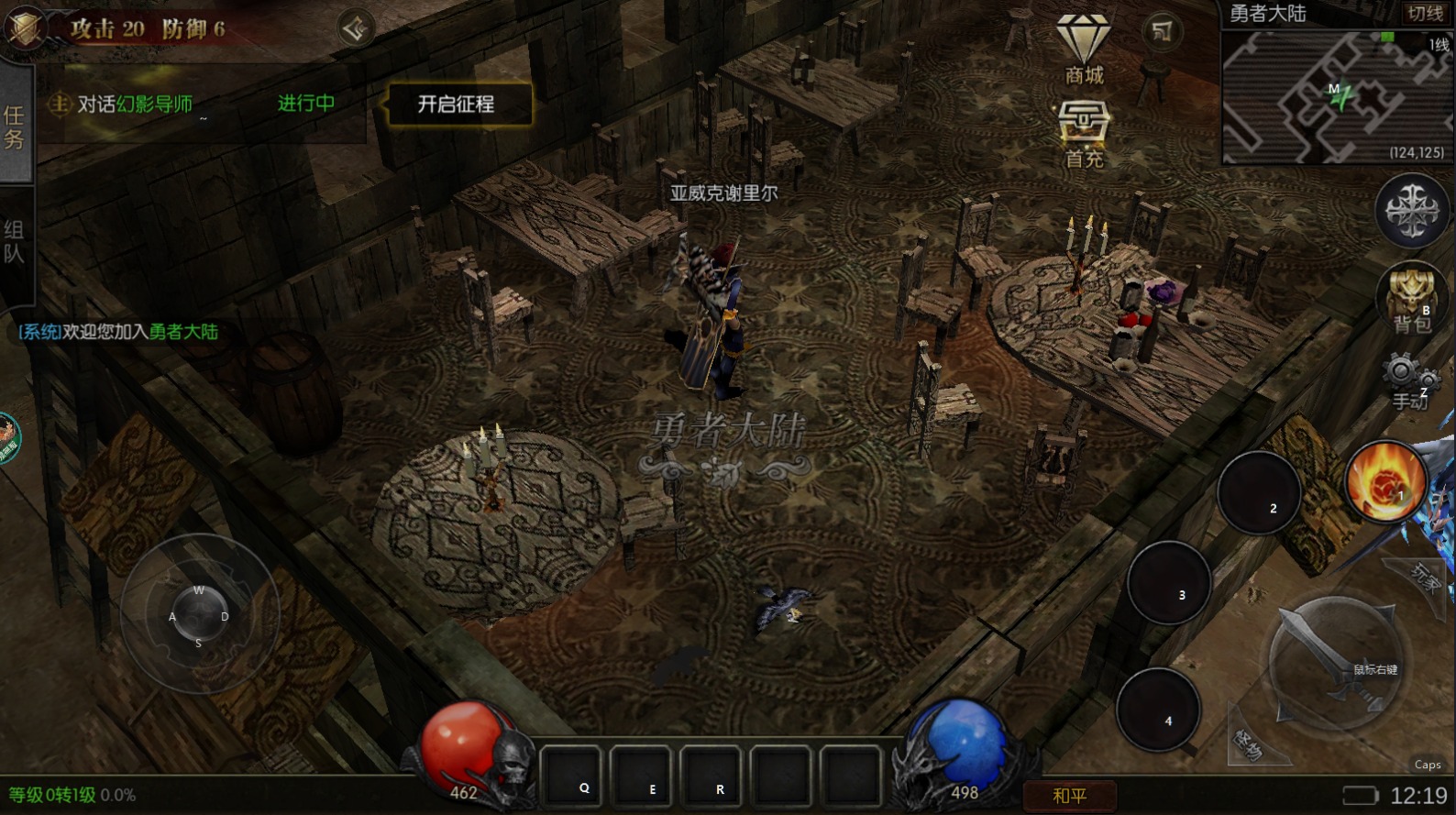Select the 任务 quest tab
The width and height of the screenshot is (1456, 815).
tap(15, 127)
